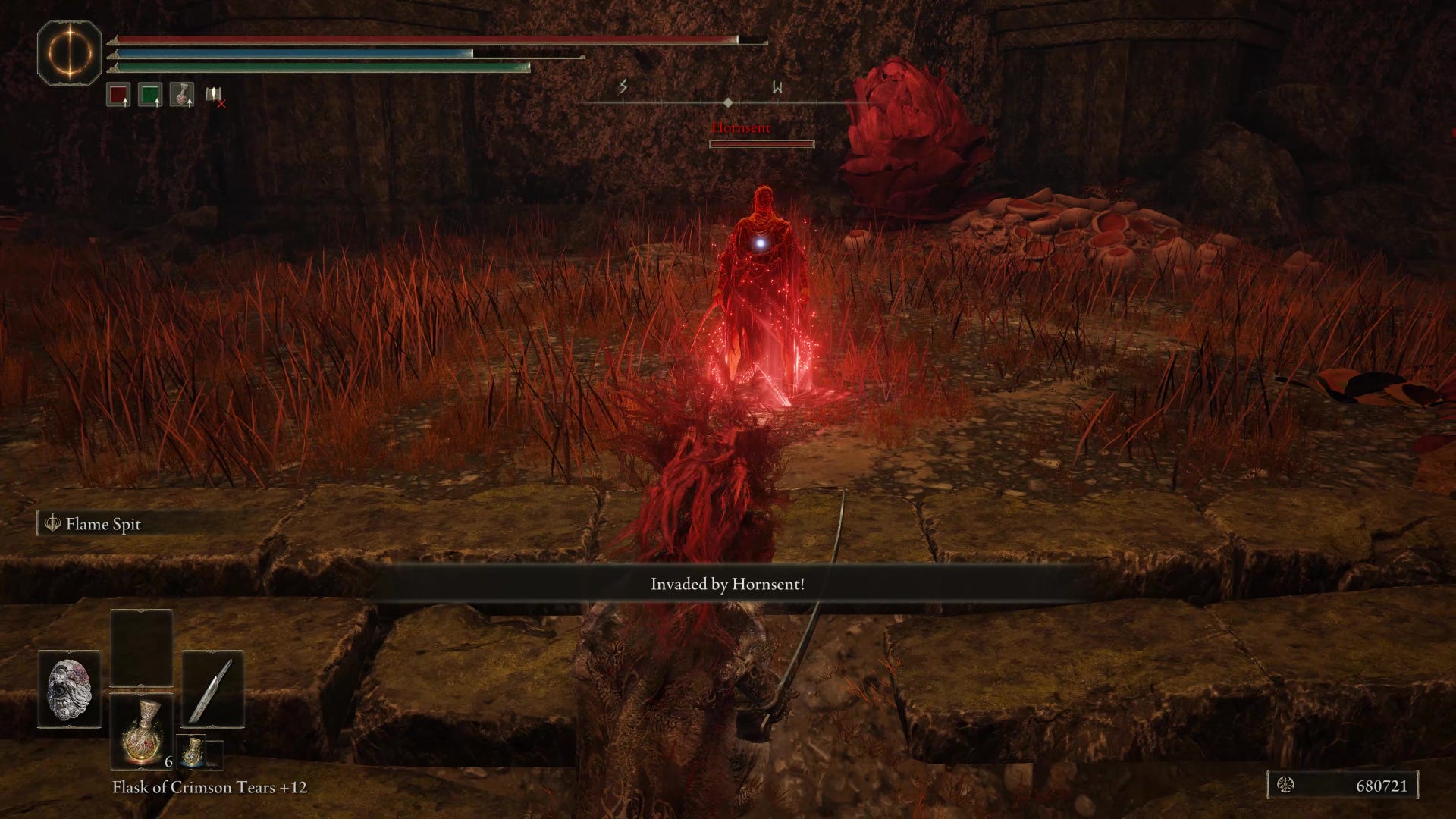Click the book with red X status icon

click(x=215, y=96)
